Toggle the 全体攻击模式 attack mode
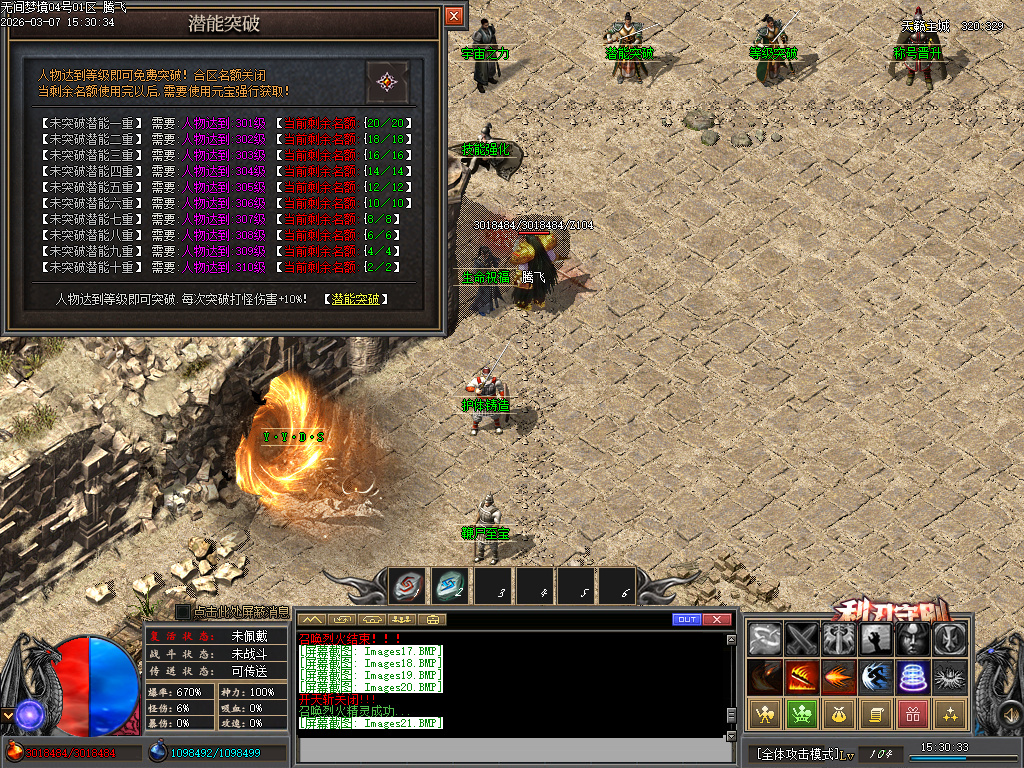The height and width of the screenshot is (768, 1024). pyautogui.click(x=795, y=753)
